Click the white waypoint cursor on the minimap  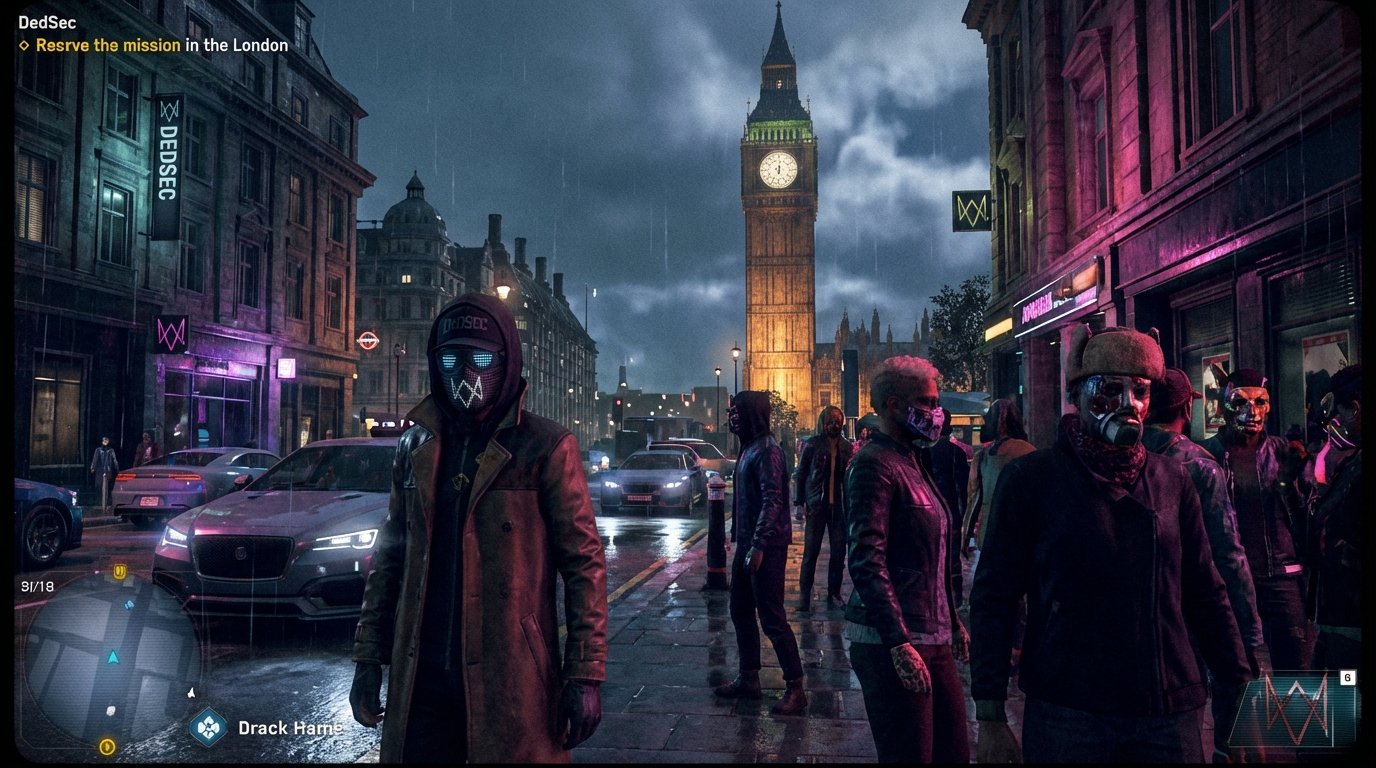point(192,692)
